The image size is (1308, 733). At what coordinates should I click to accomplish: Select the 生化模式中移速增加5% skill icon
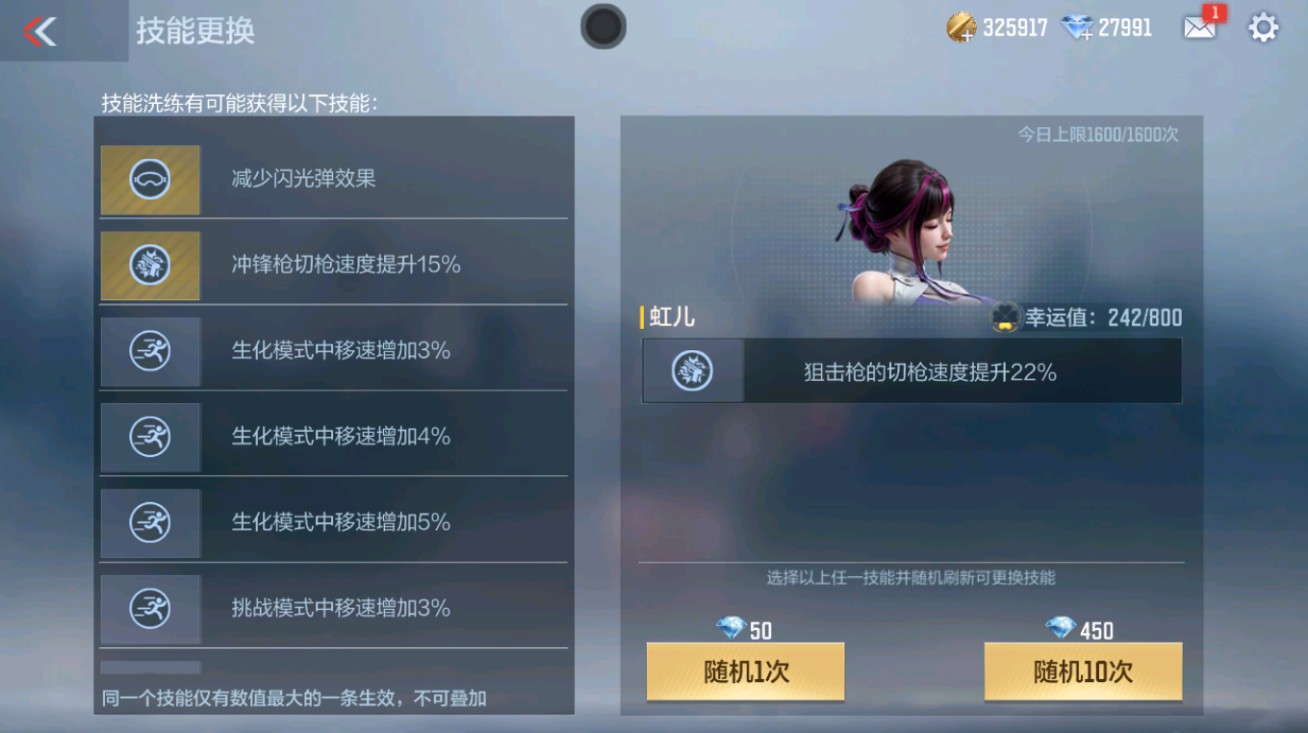(x=150, y=523)
